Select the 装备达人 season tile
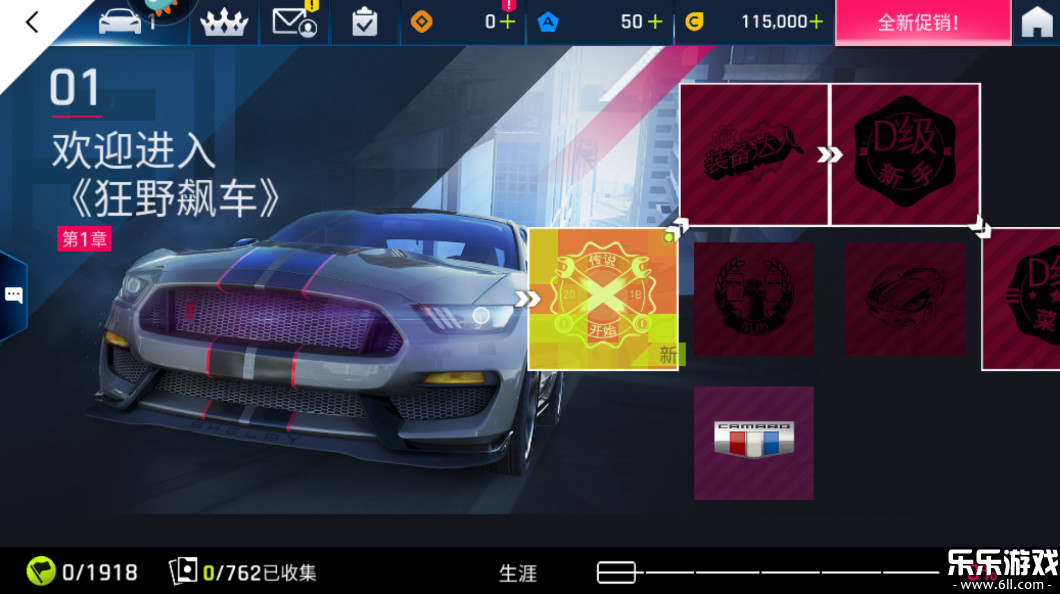Screen dimensions: 1060x594 pyautogui.click(x=754, y=154)
